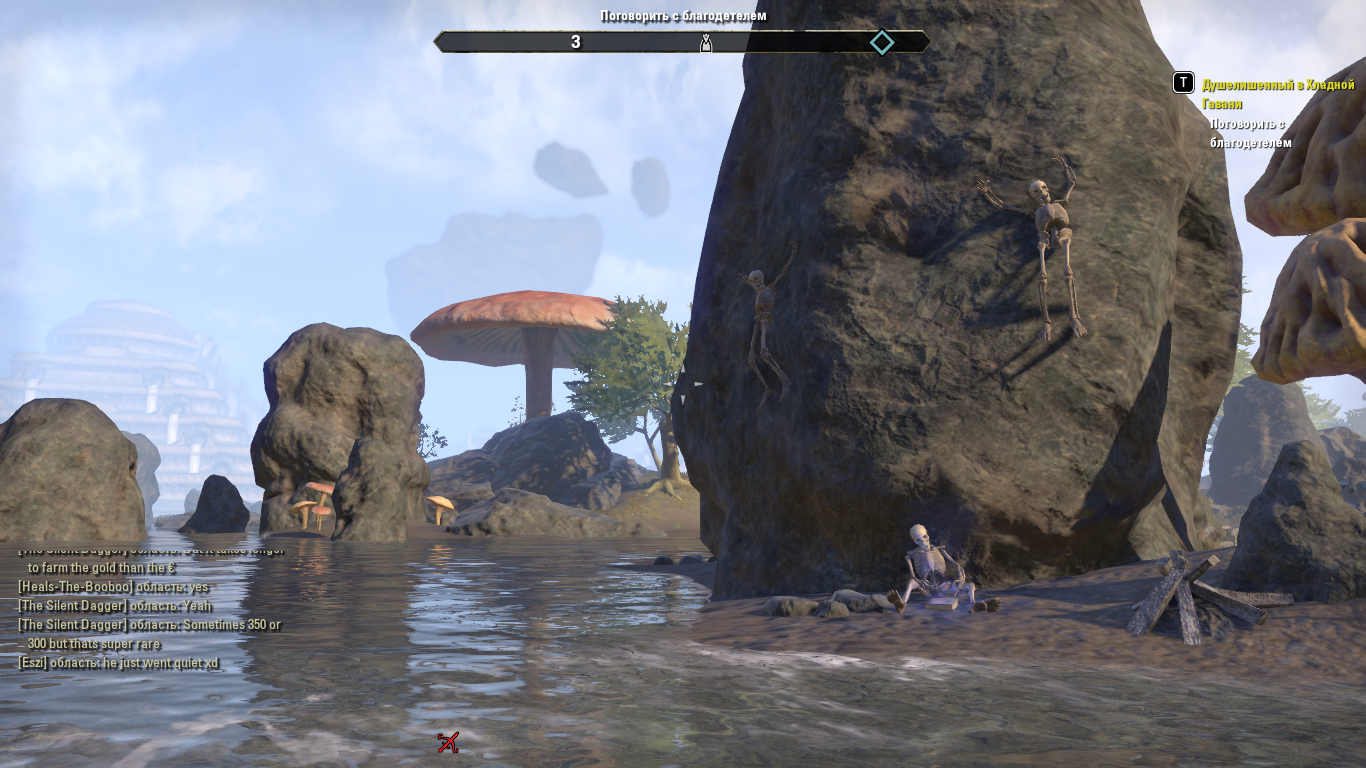Screen dimensions: 1366x768
Task: Open the chat window with zone messages
Action: coord(150,605)
